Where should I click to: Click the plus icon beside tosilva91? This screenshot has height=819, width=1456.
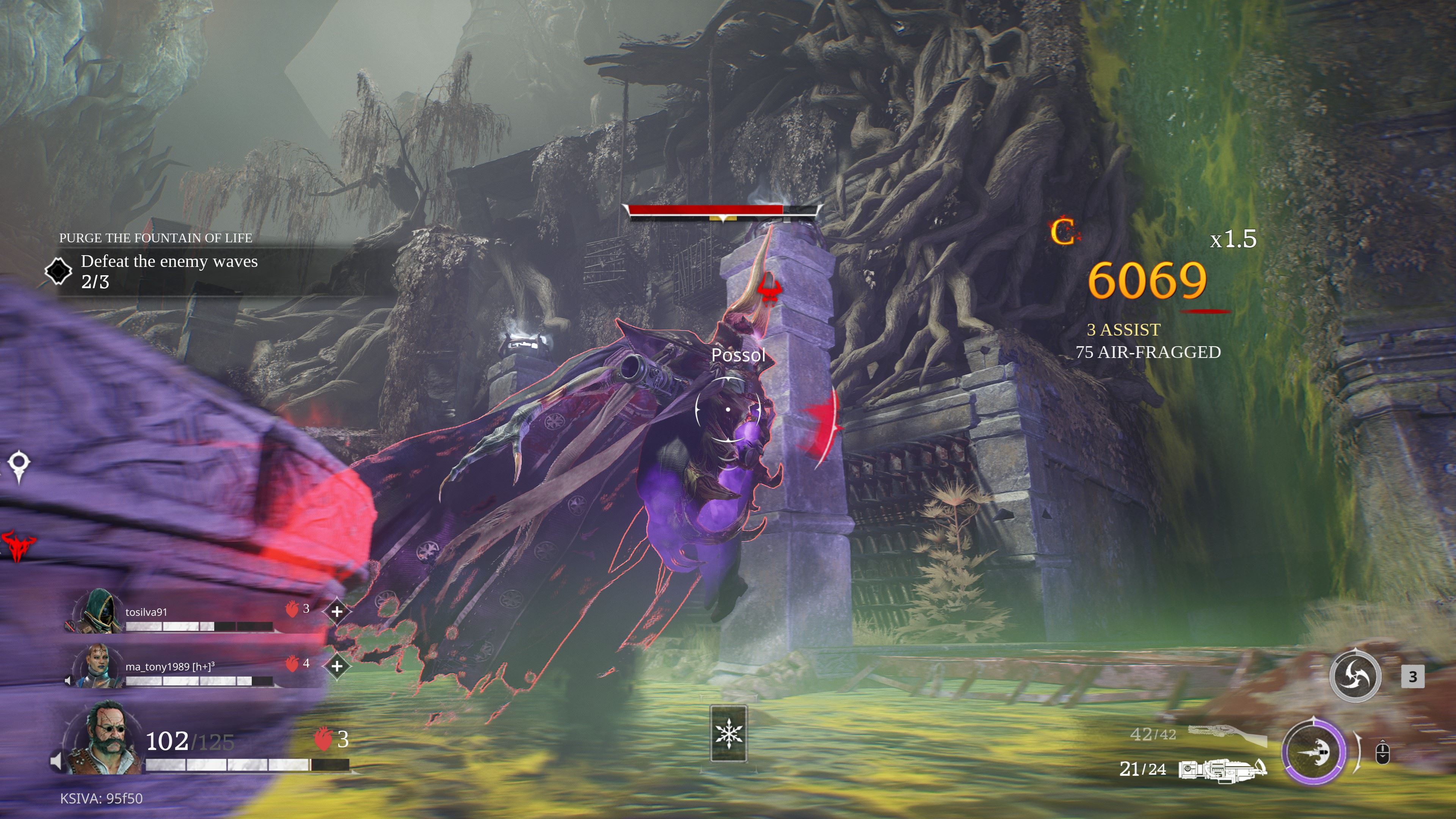point(337,611)
